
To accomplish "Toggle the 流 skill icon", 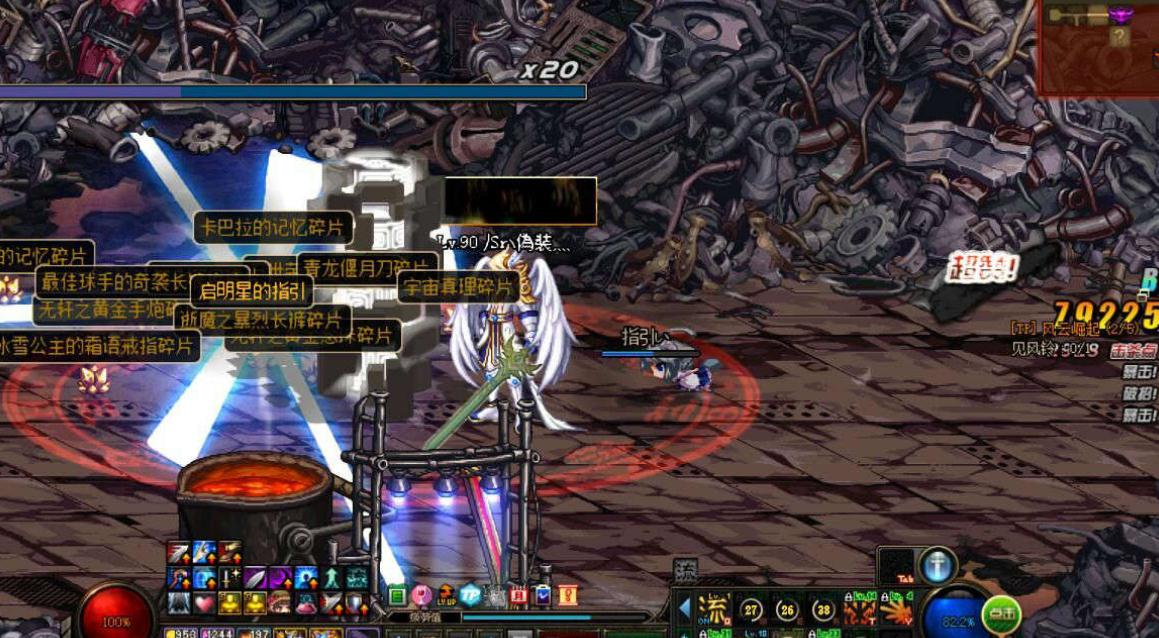I will [x=714, y=609].
